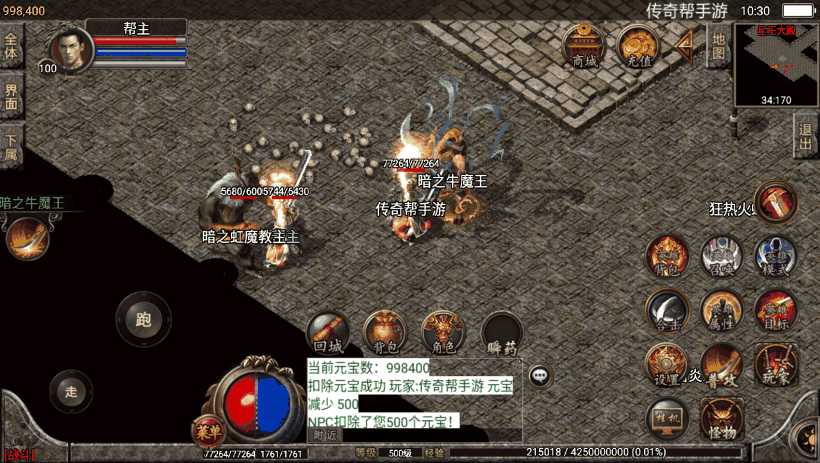820x463 pixels.
Task: Open the 角色 character sheet
Action: point(442,334)
